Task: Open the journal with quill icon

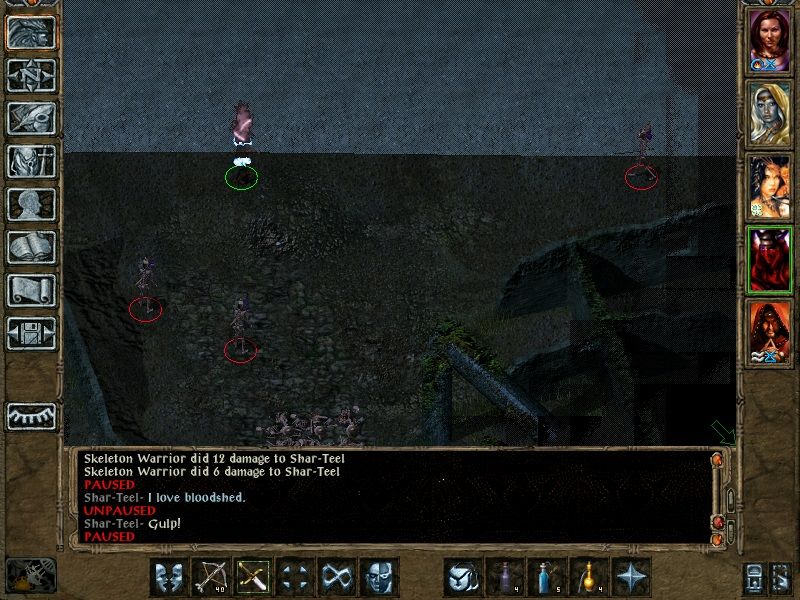Action: pos(31,118)
